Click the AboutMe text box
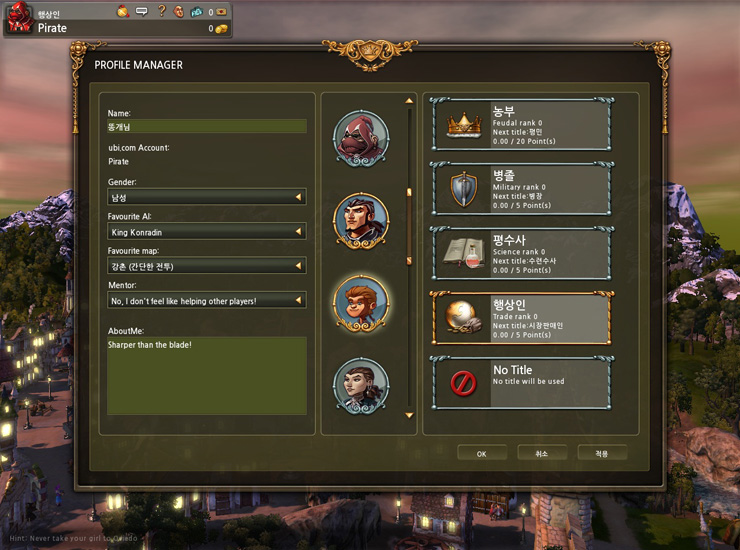 tap(207, 375)
